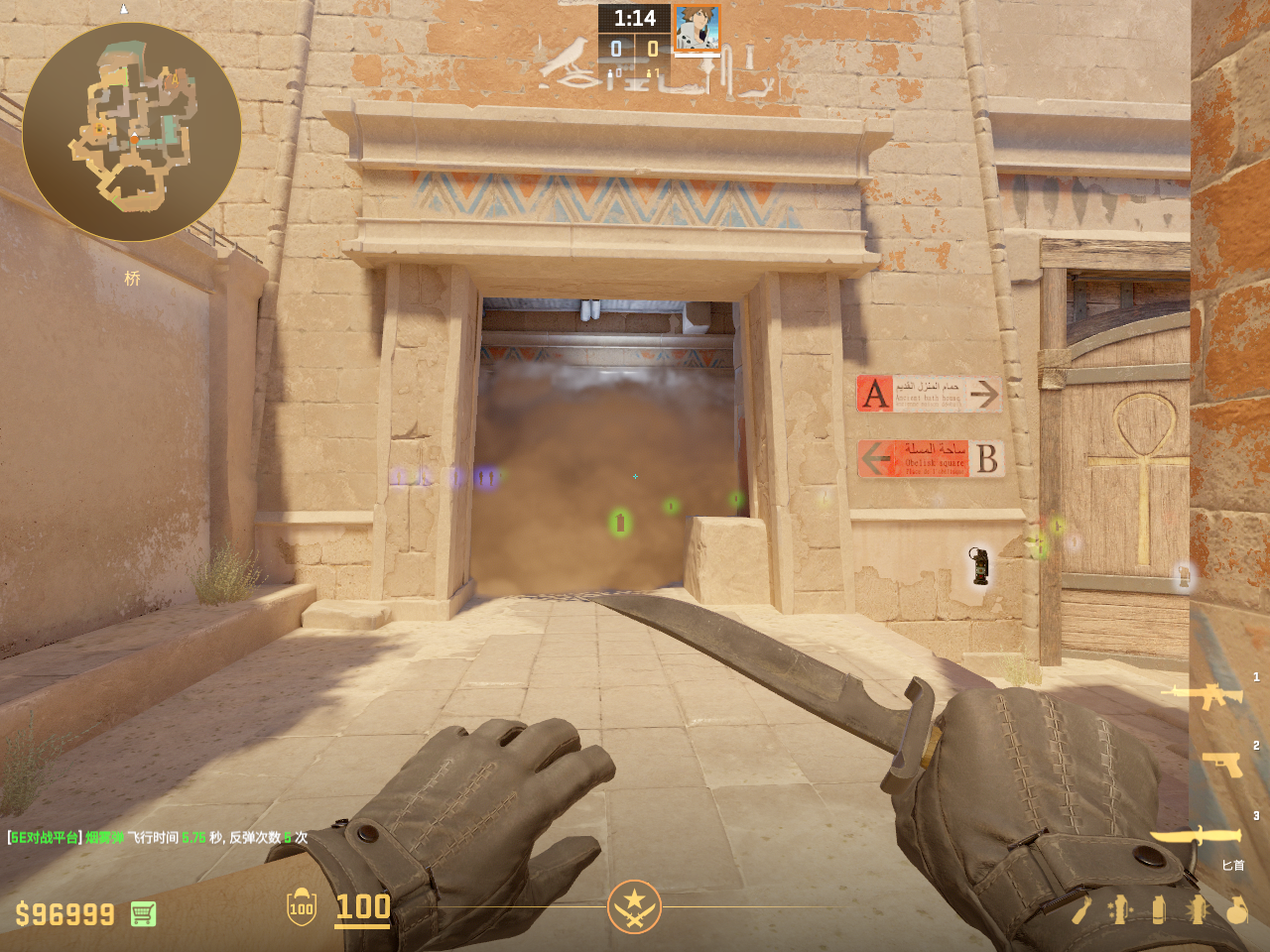Click the circular radar minimap

(132, 132)
